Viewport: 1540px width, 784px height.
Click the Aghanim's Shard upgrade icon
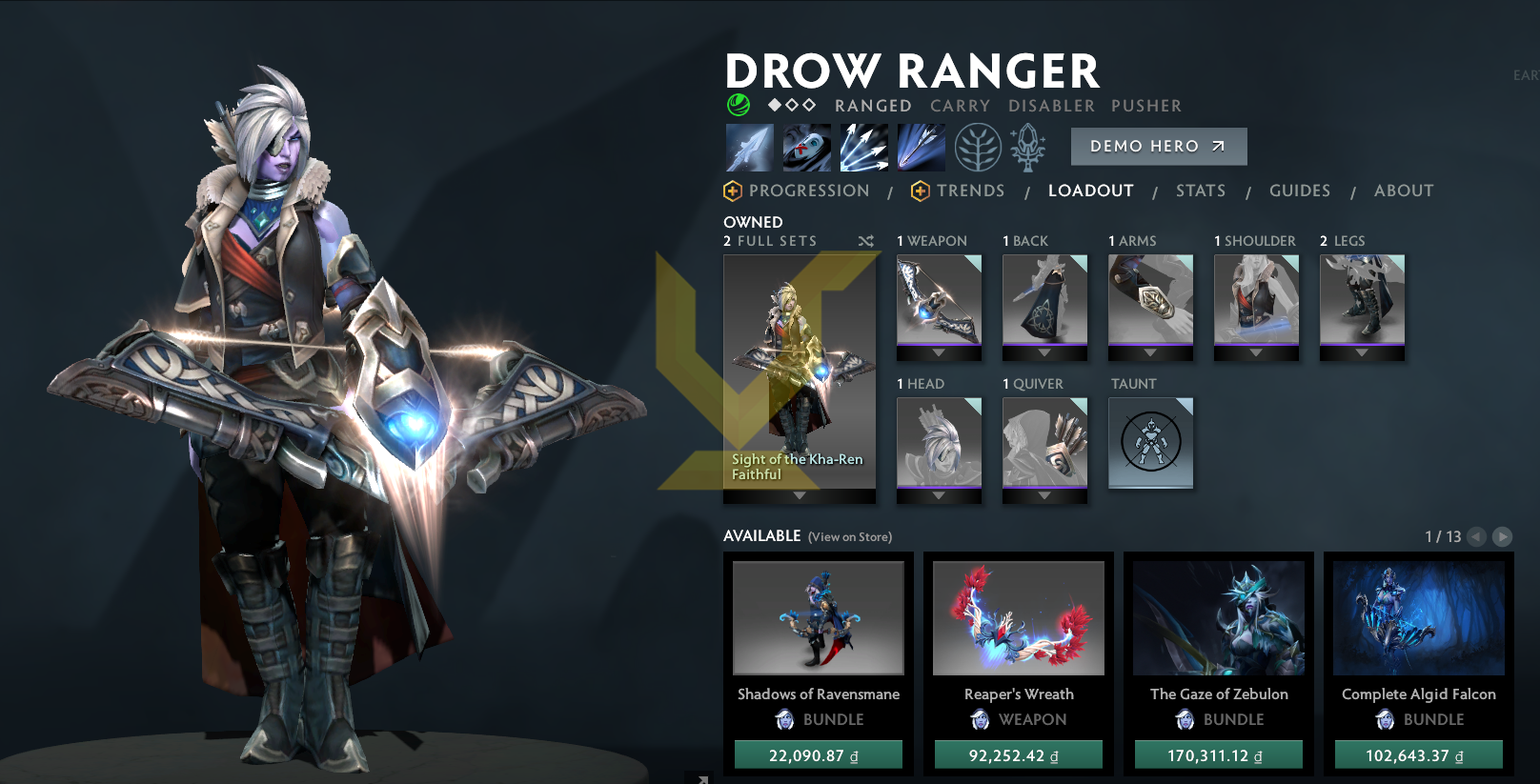[x=1029, y=149]
